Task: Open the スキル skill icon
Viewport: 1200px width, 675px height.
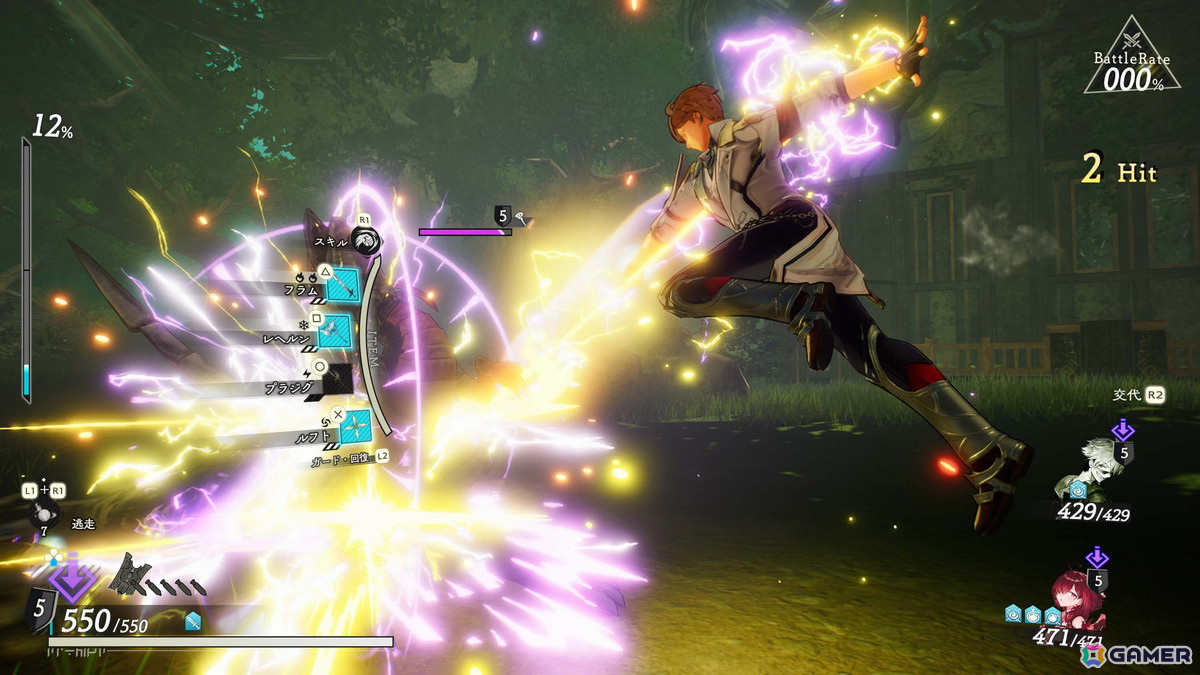Action: 365,241
